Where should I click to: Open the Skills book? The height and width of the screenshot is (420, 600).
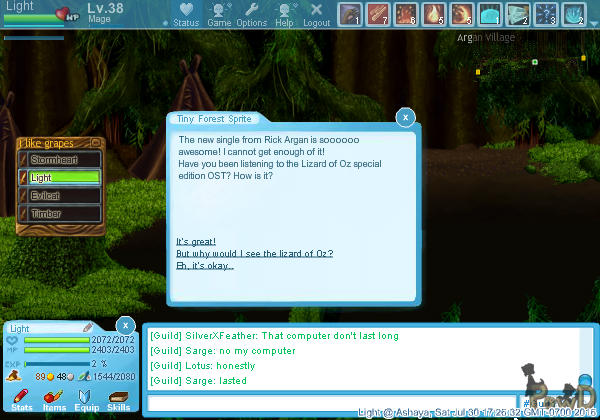[119, 400]
